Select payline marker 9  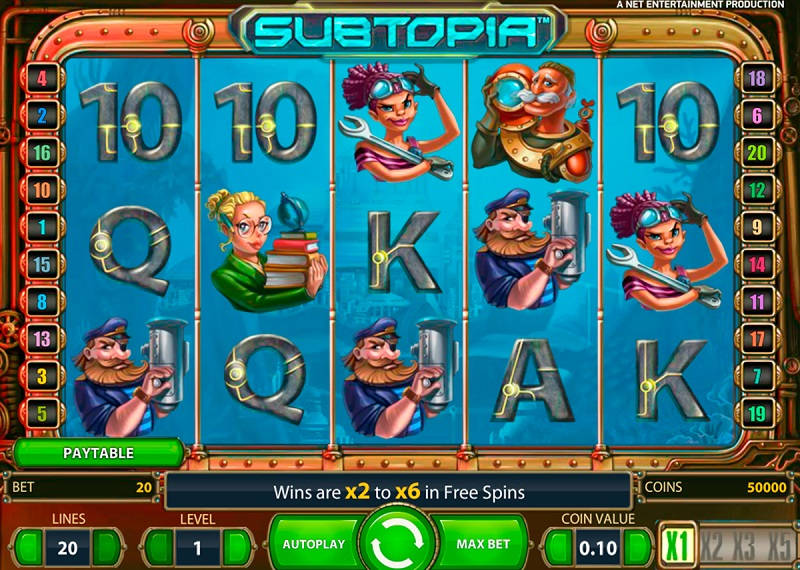(x=757, y=227)
